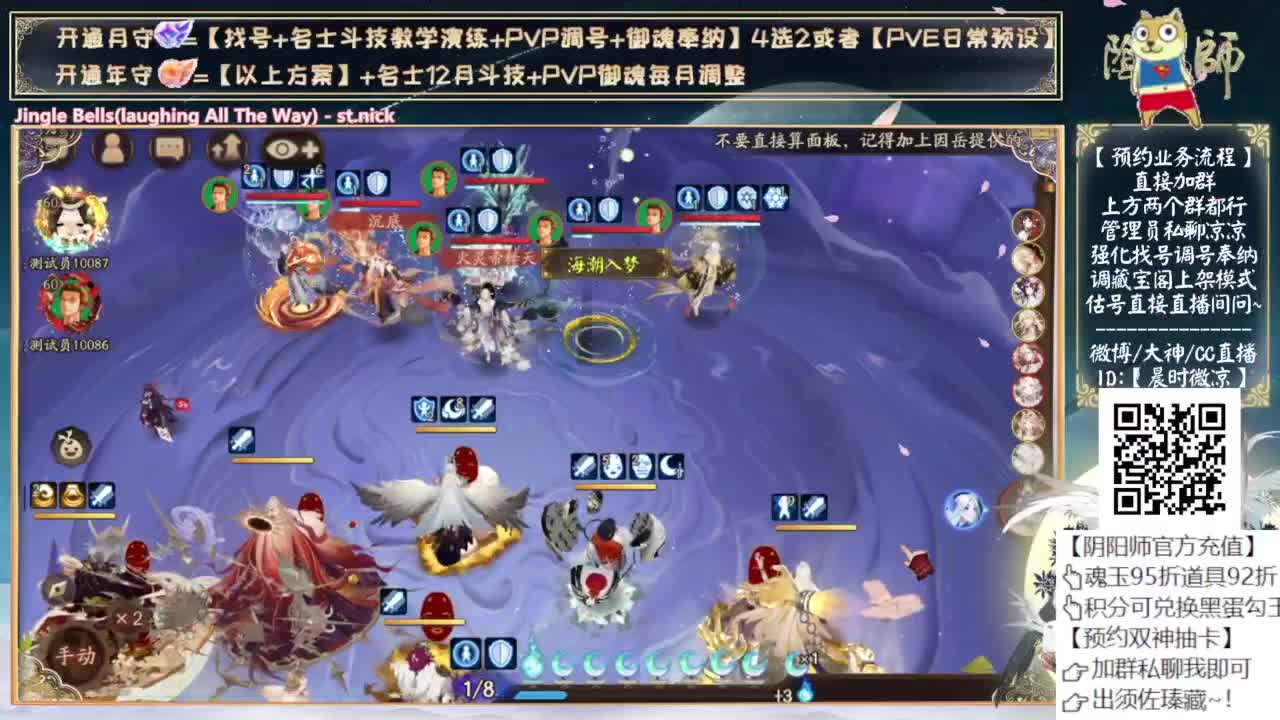
Task: Click the upgrade arrows icon
Action: (x=225, y=148)
